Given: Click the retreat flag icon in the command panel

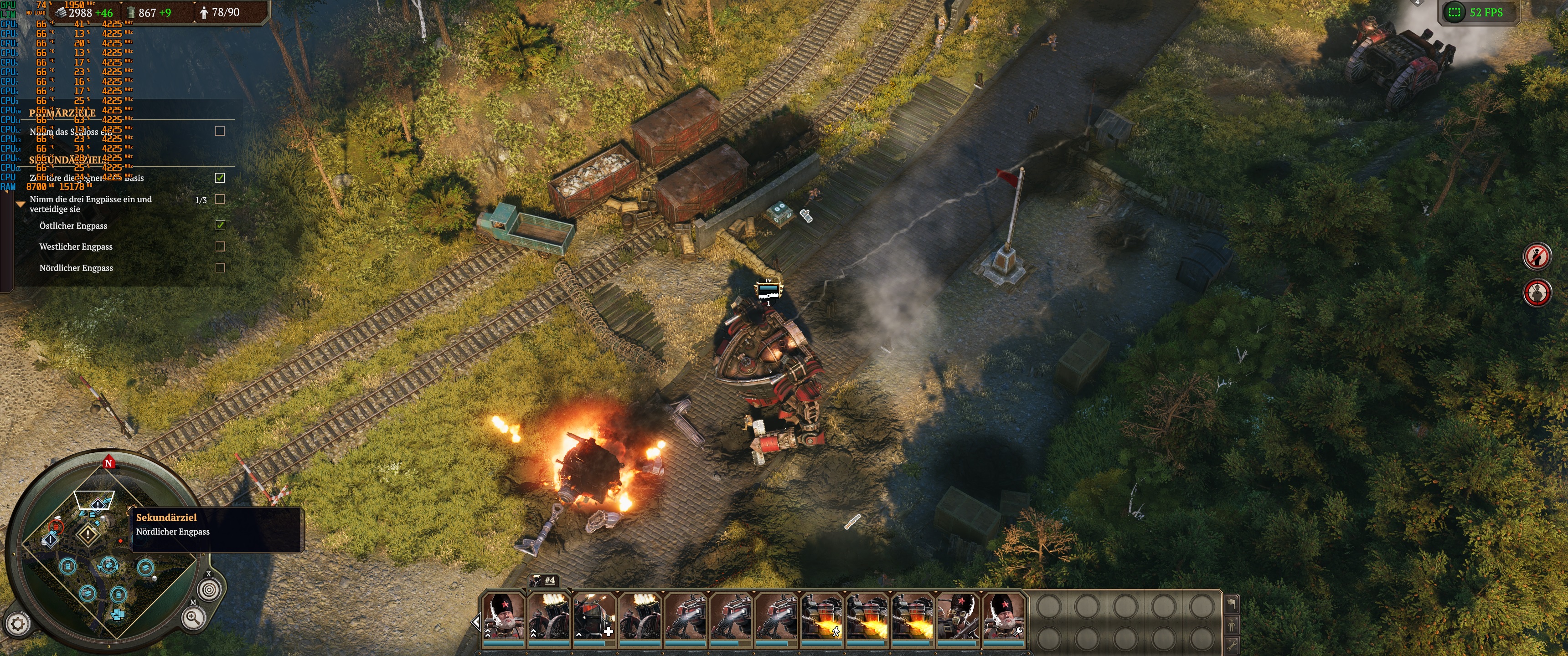Looking at the screenshot, I should tap(1232, 603).
